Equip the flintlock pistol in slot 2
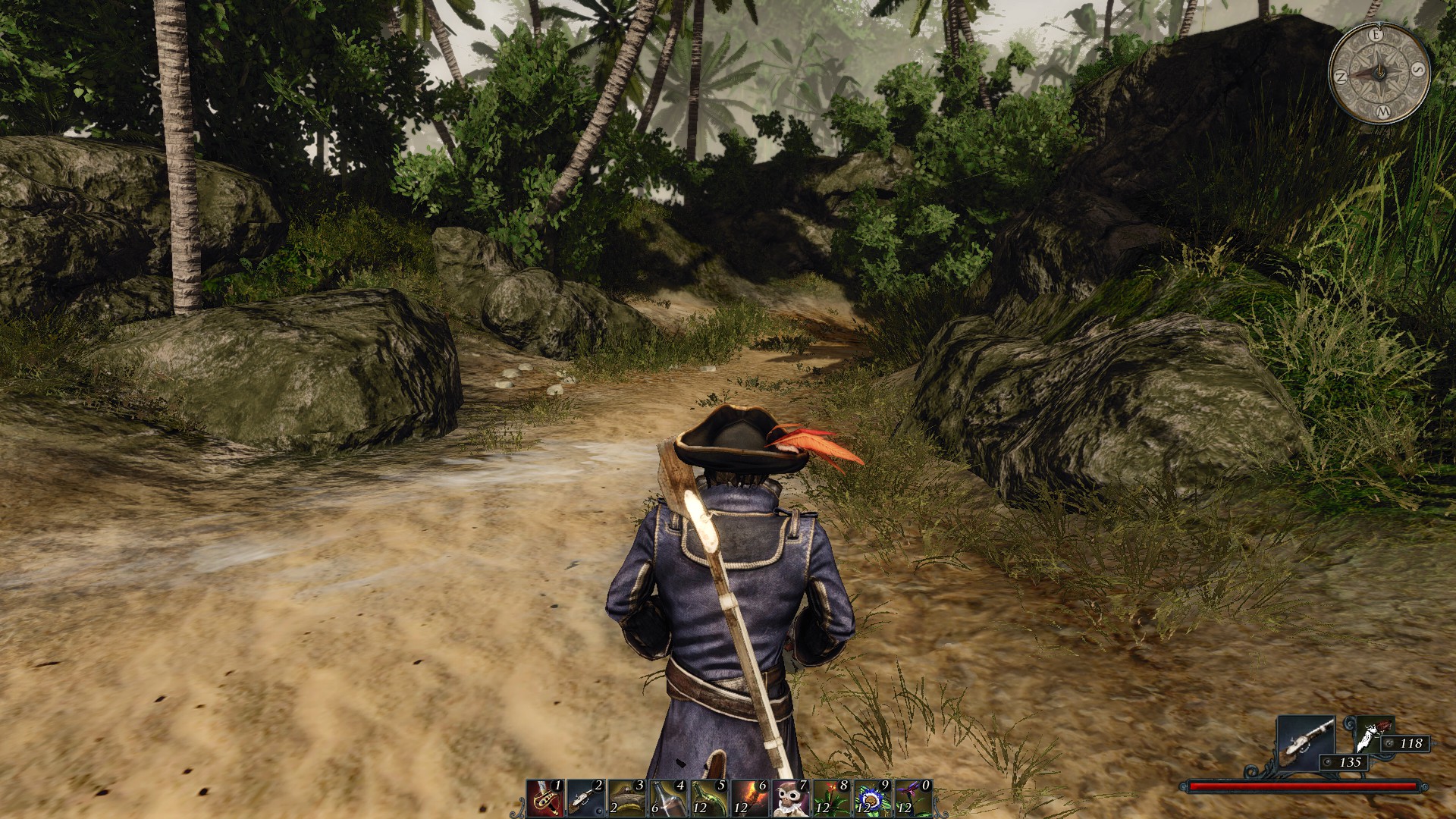 pos(585,798)
